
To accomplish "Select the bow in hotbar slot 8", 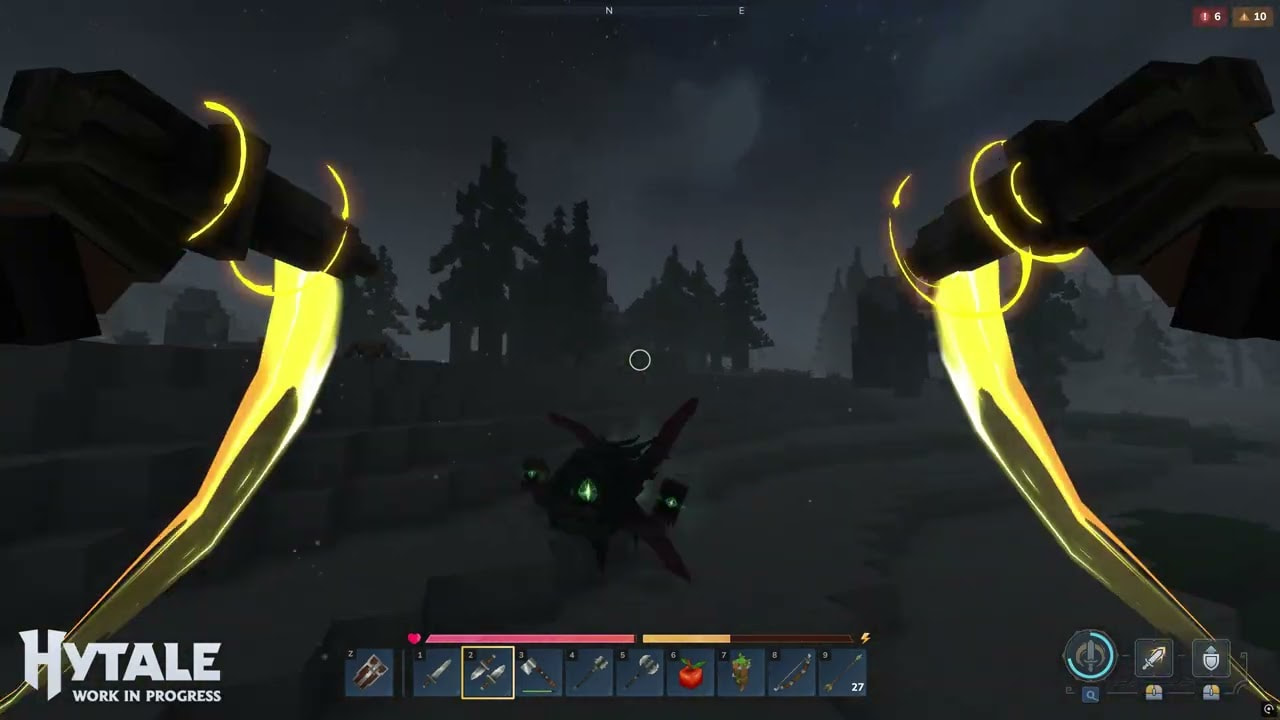I will pyautogui.click(x=791, y=672).
